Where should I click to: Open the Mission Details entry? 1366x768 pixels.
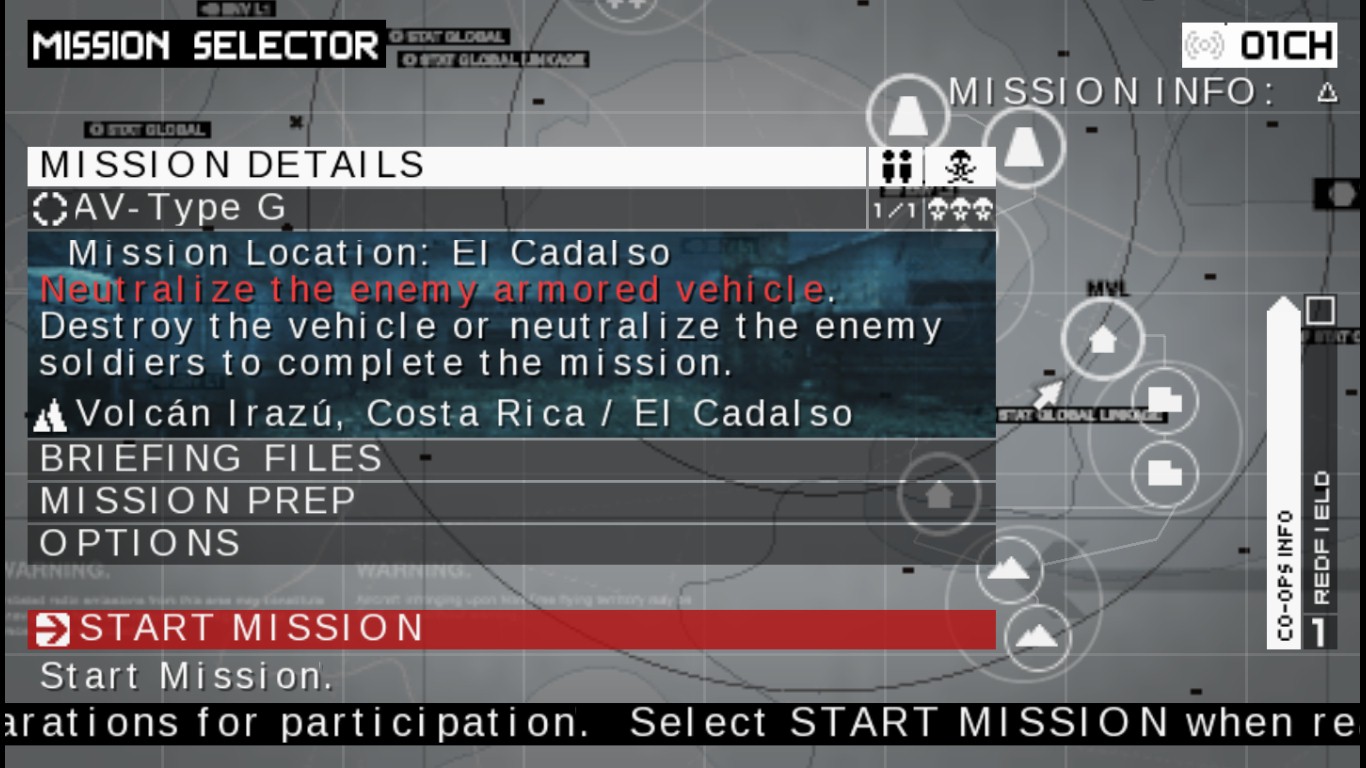446,166
